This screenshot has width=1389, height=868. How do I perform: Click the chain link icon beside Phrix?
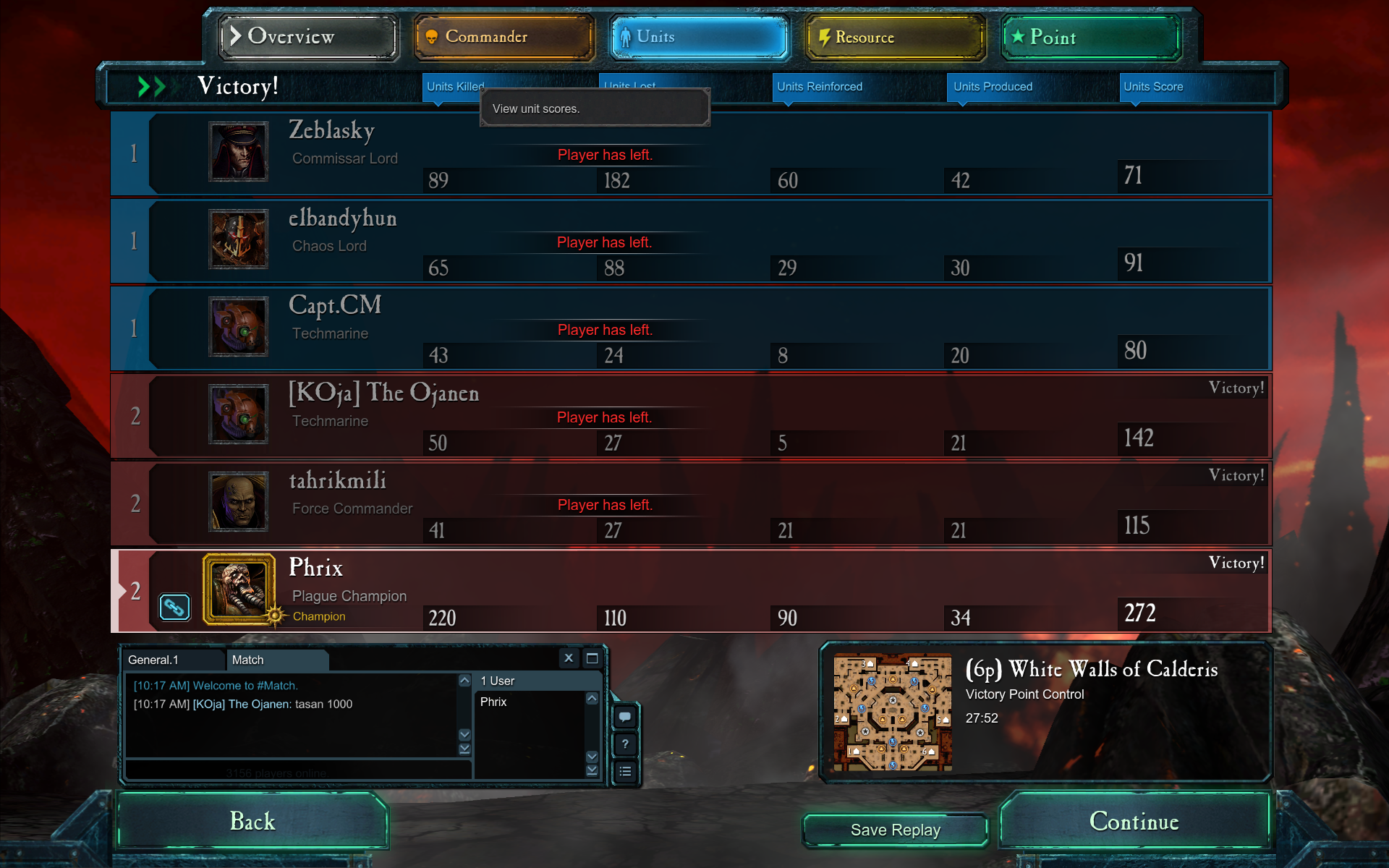[174, 607]
